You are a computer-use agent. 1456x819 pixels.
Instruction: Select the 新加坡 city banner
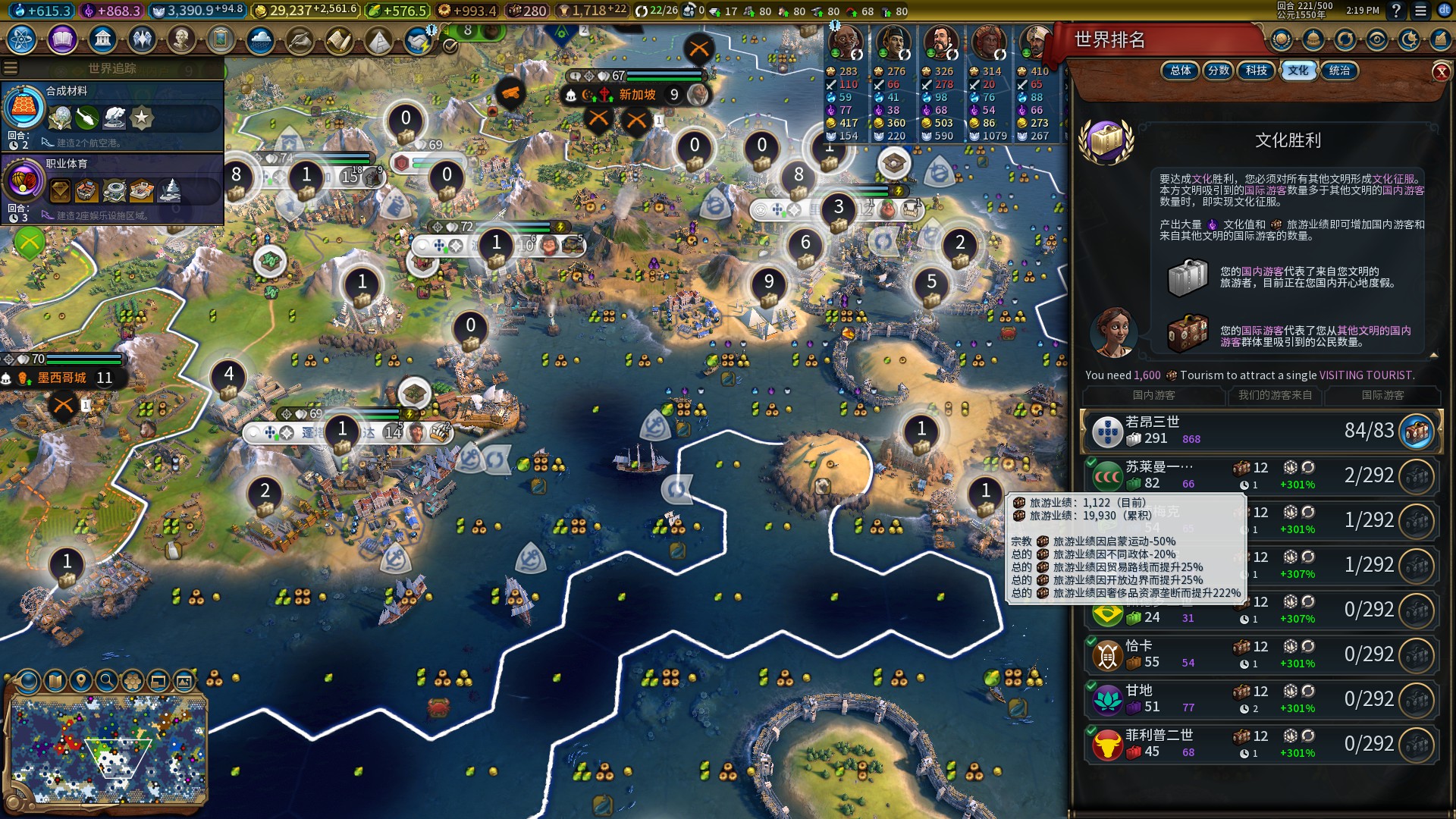coord(637,95)
